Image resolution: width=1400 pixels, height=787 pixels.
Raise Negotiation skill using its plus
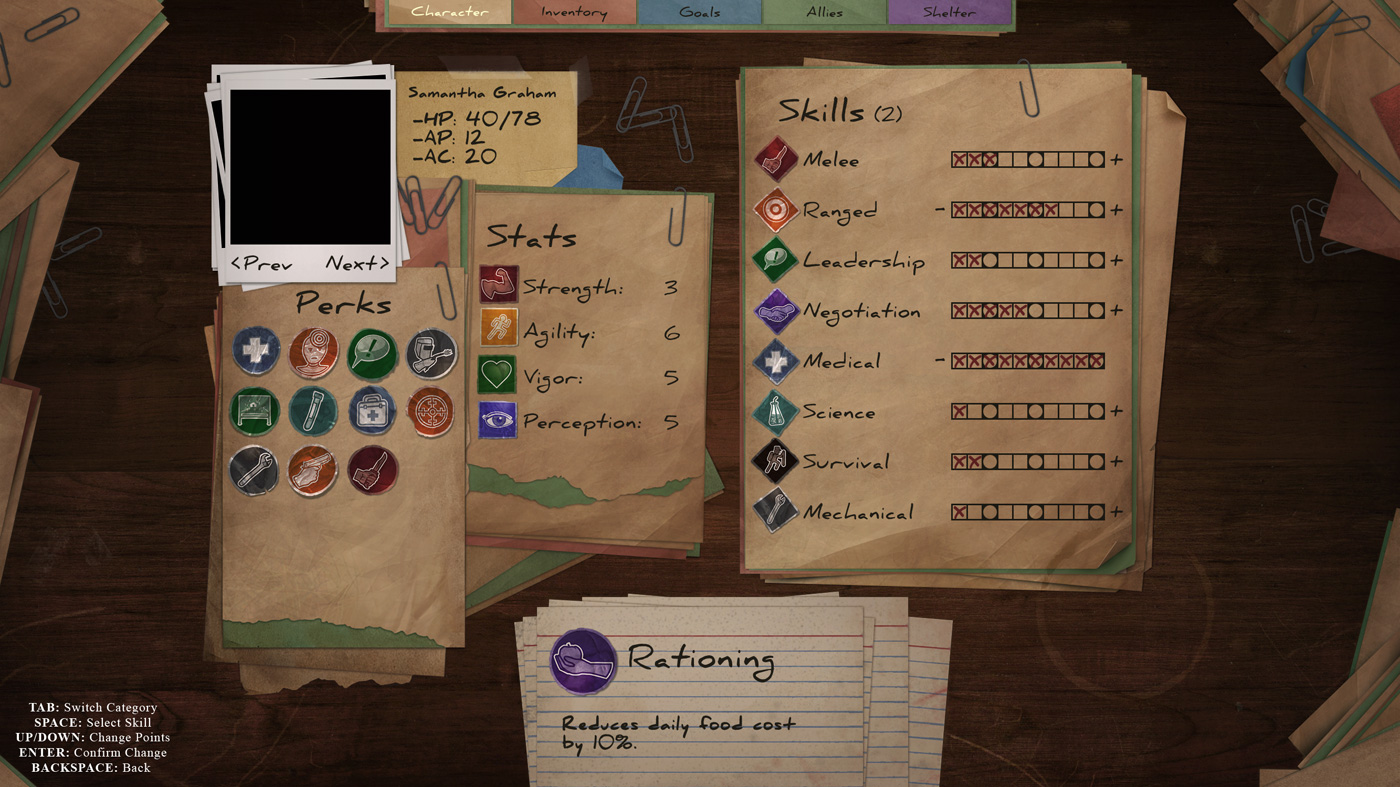pyautogui.click(x=1116, y=311)
